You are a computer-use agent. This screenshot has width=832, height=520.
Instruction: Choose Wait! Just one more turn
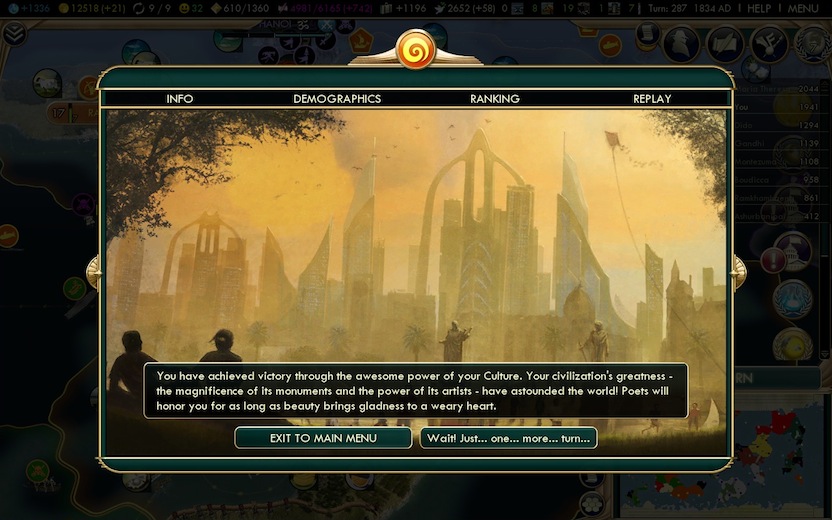pos(508,438)
